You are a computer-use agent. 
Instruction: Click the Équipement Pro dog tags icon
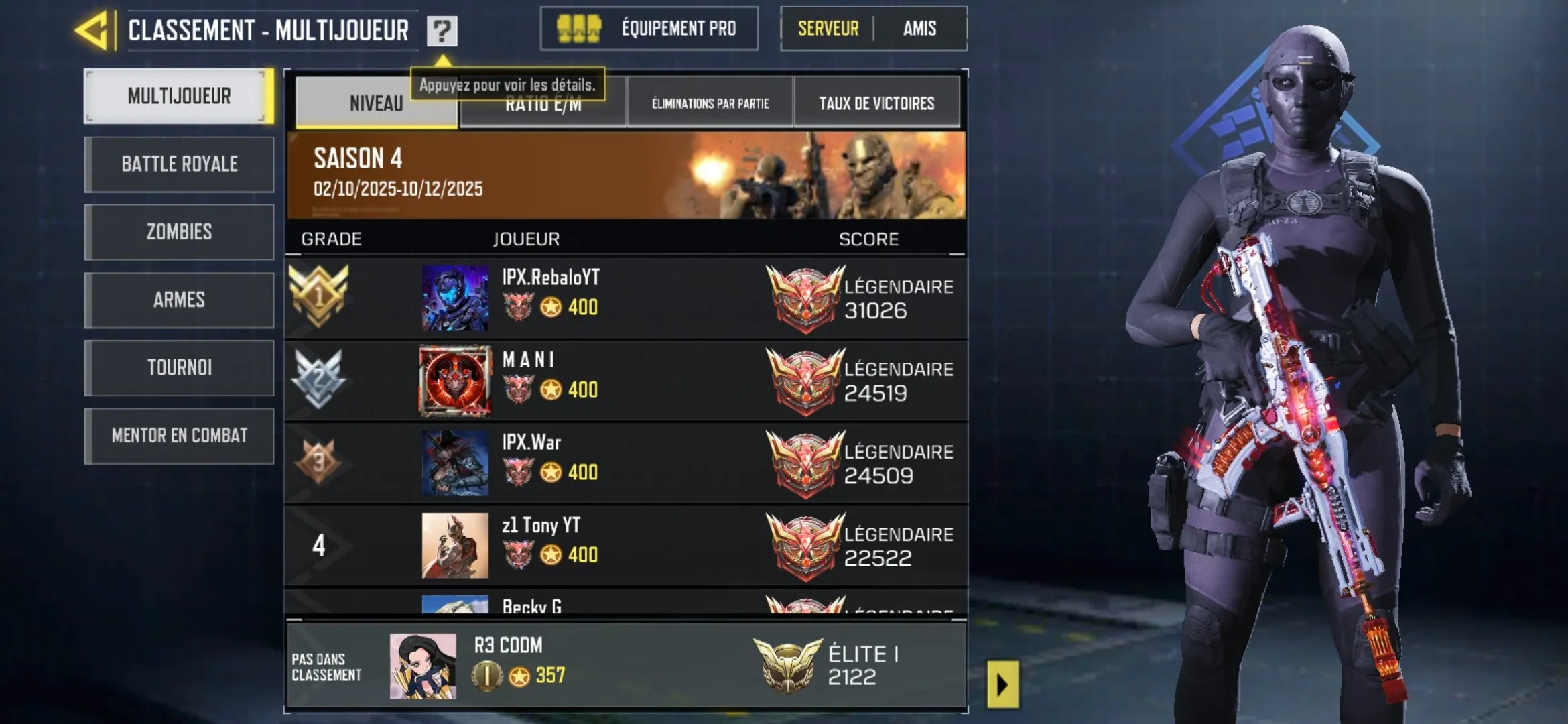[x=580, y=29]
